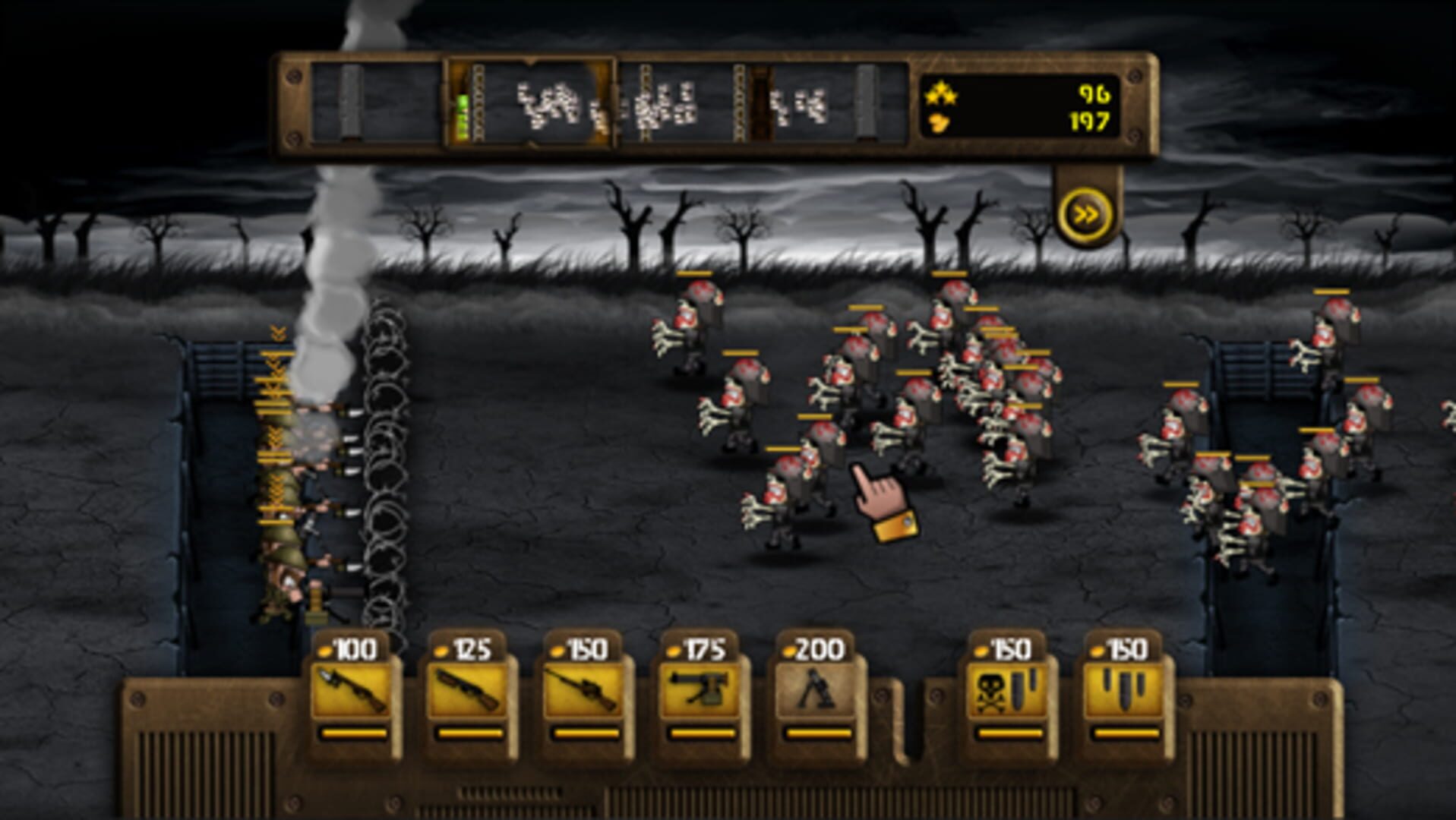Click the gold coin currency icon
This screenshot has width=1456, height=820.
click(x=940, y=121)
